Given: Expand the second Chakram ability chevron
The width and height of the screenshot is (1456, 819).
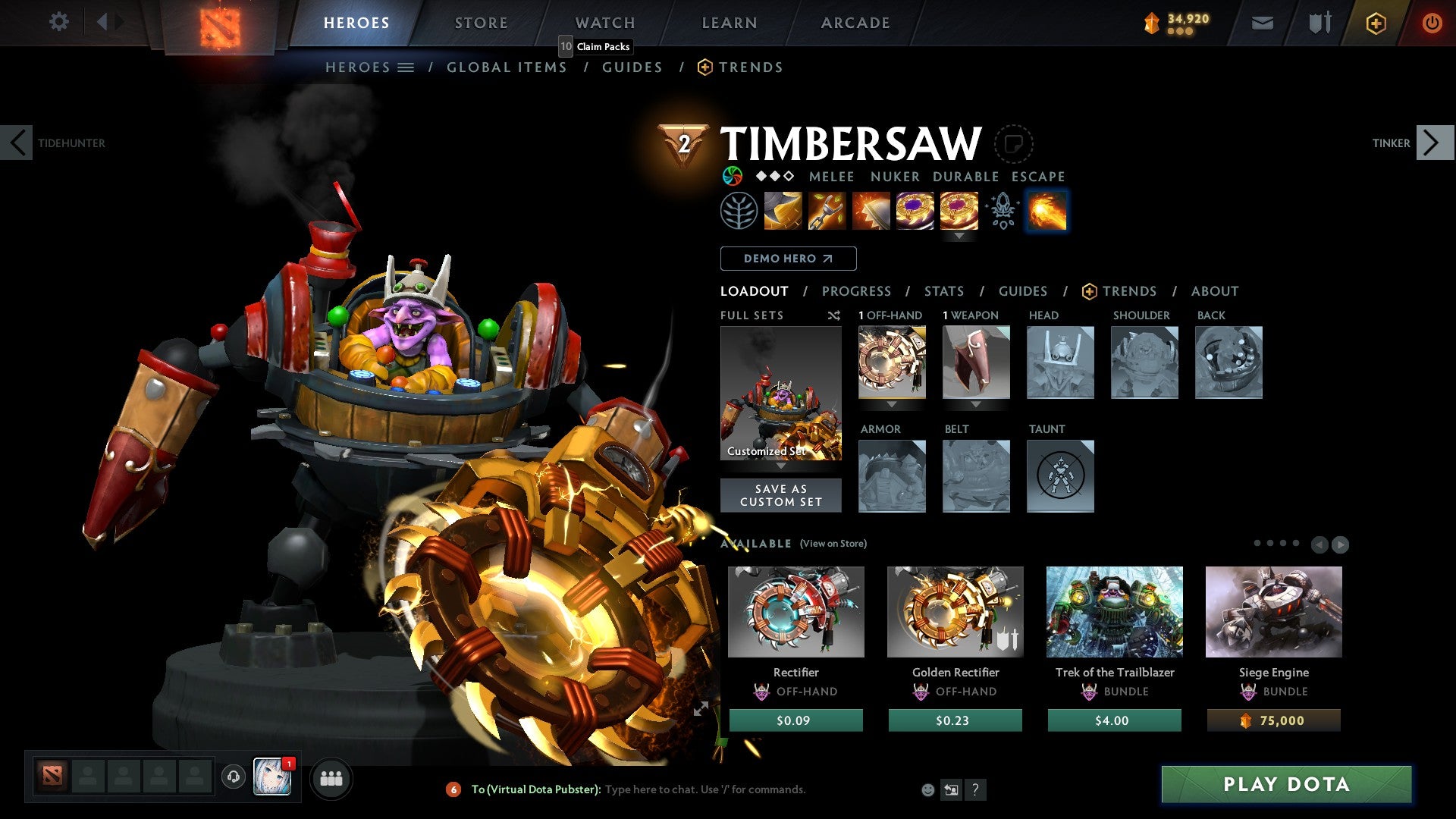Looking at the screenshot, I should pos(959,236).
